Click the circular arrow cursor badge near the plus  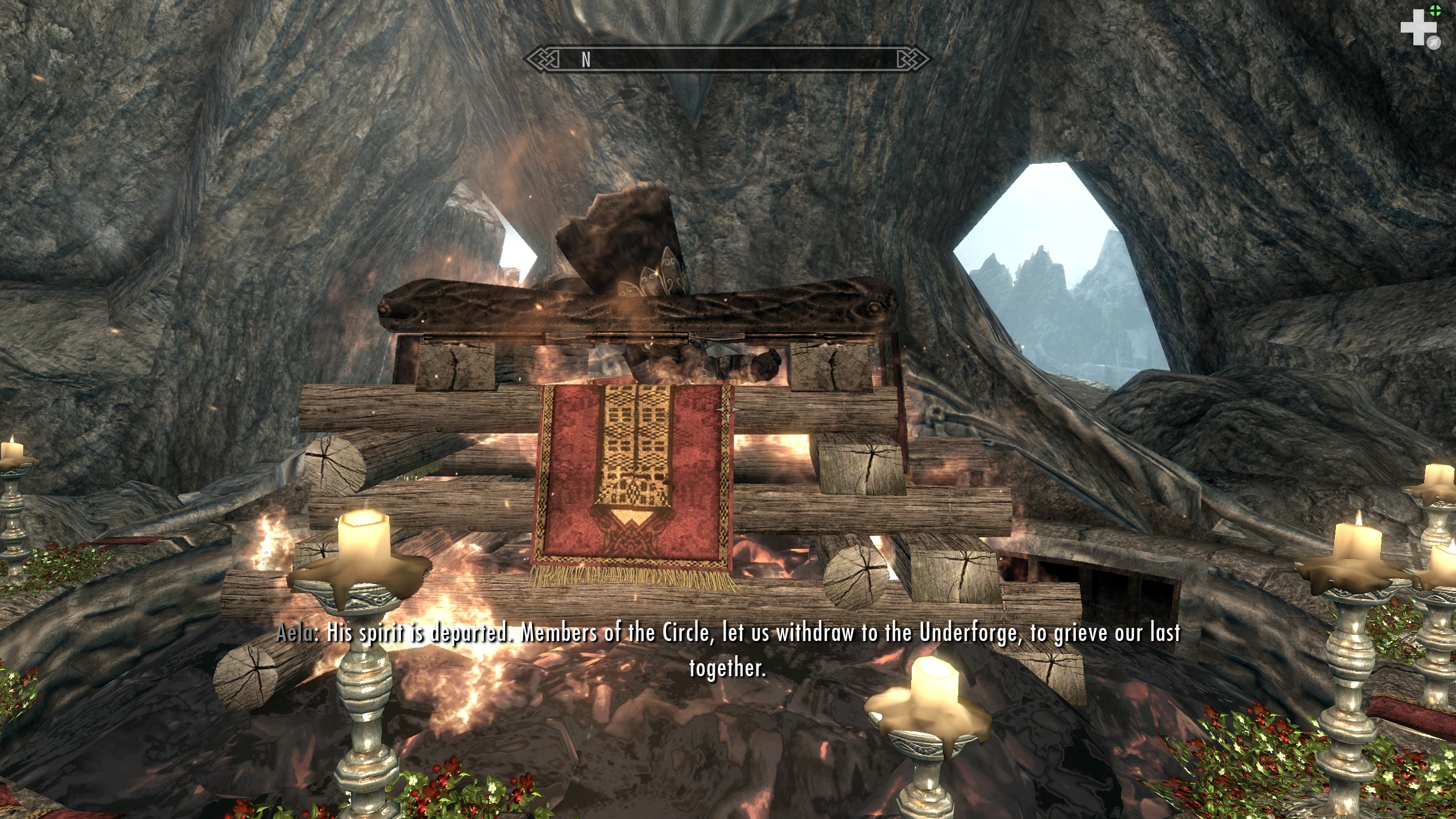1434,43
